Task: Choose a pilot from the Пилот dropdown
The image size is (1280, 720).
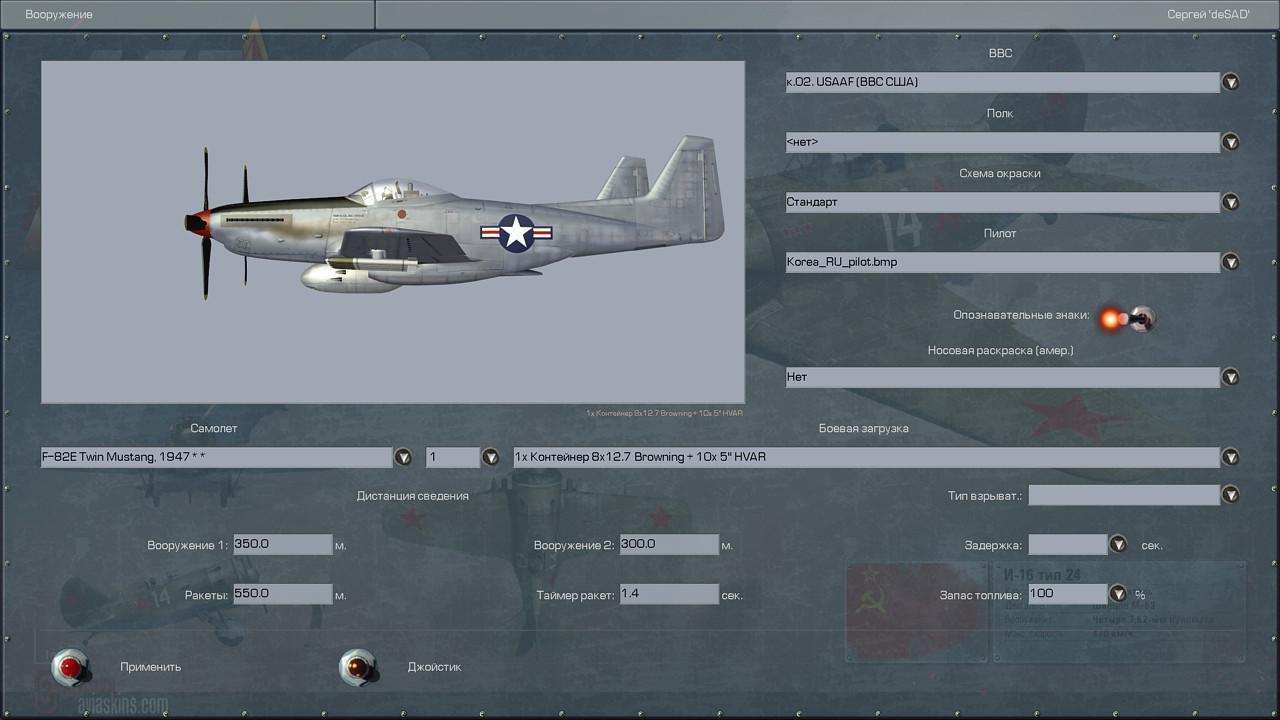Action: 1230,262
